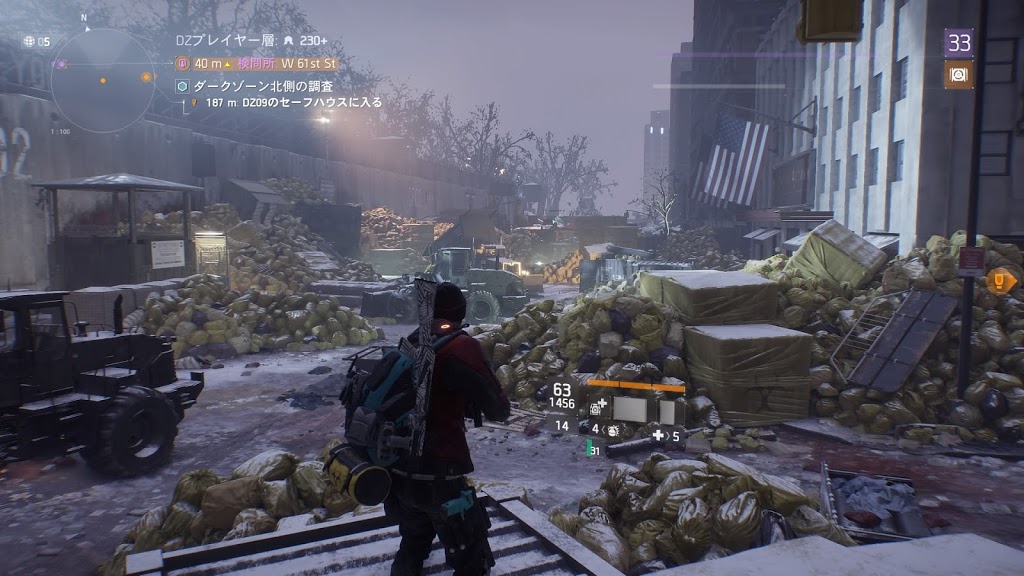Use the medkit cross icon
Image resolution: width=1024 pixels, height=576 pixels.
(x=658, y=435)
